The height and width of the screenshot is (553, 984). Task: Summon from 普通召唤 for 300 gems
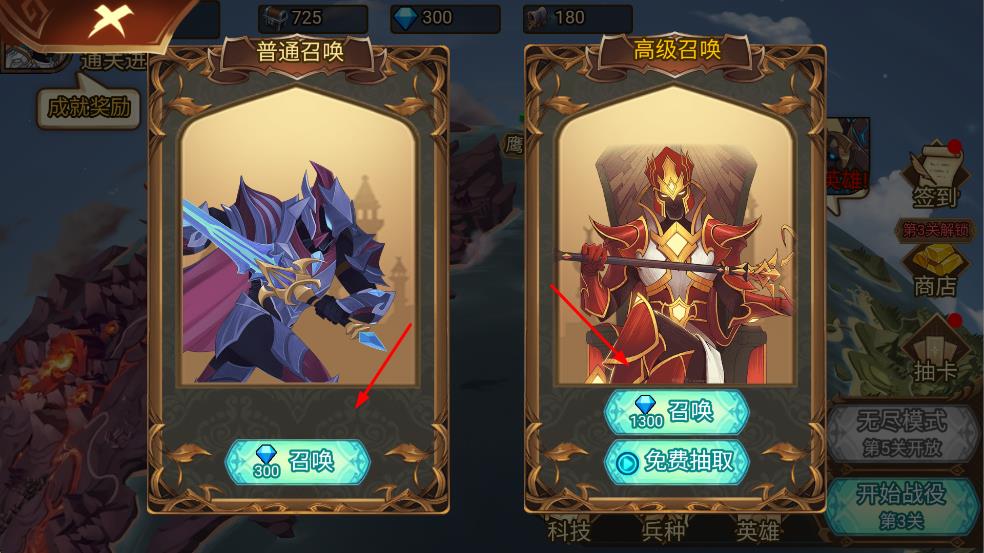(297, 461)
